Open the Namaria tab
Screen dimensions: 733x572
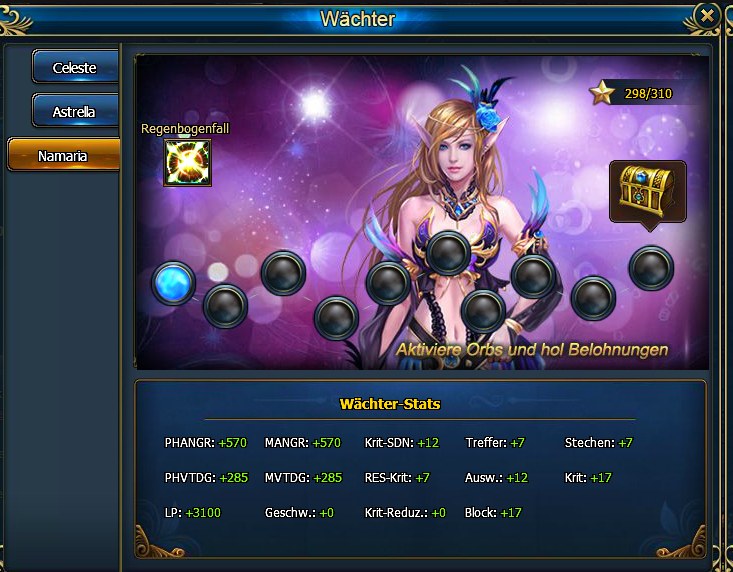(x=64, y=156)
